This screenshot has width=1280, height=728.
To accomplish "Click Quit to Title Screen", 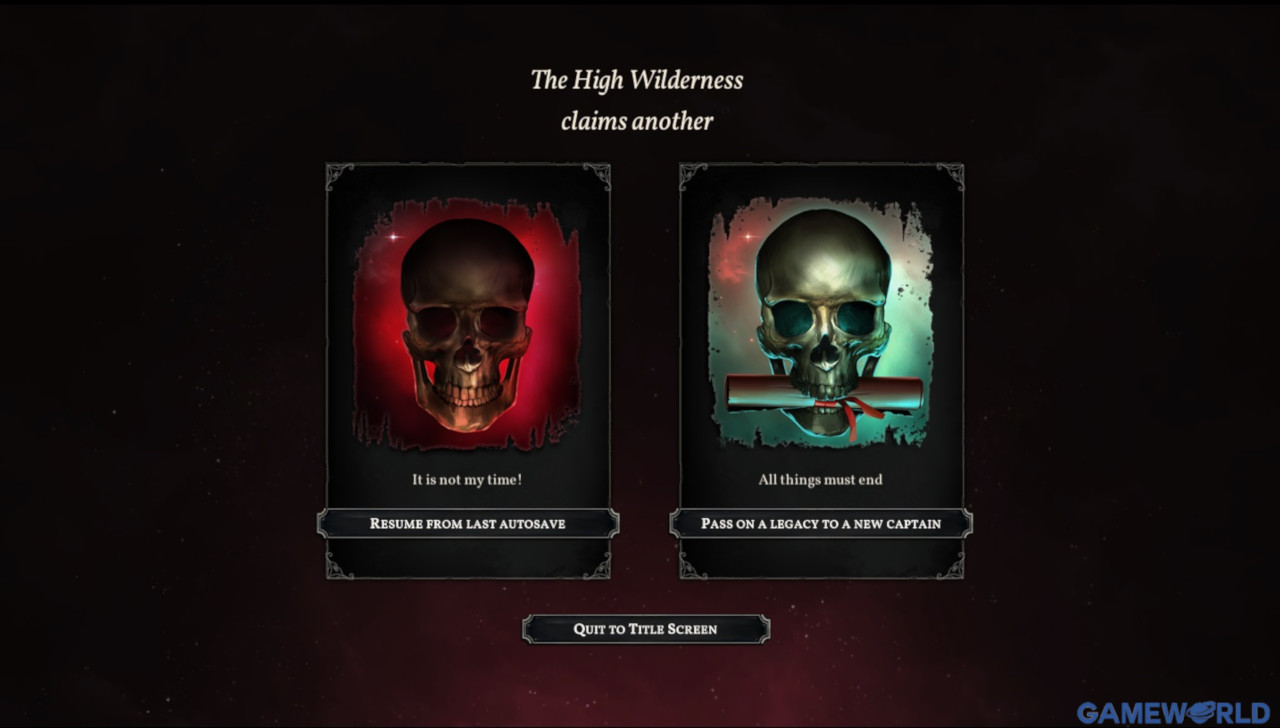I will pyautogui.click(x=645, y=629).
